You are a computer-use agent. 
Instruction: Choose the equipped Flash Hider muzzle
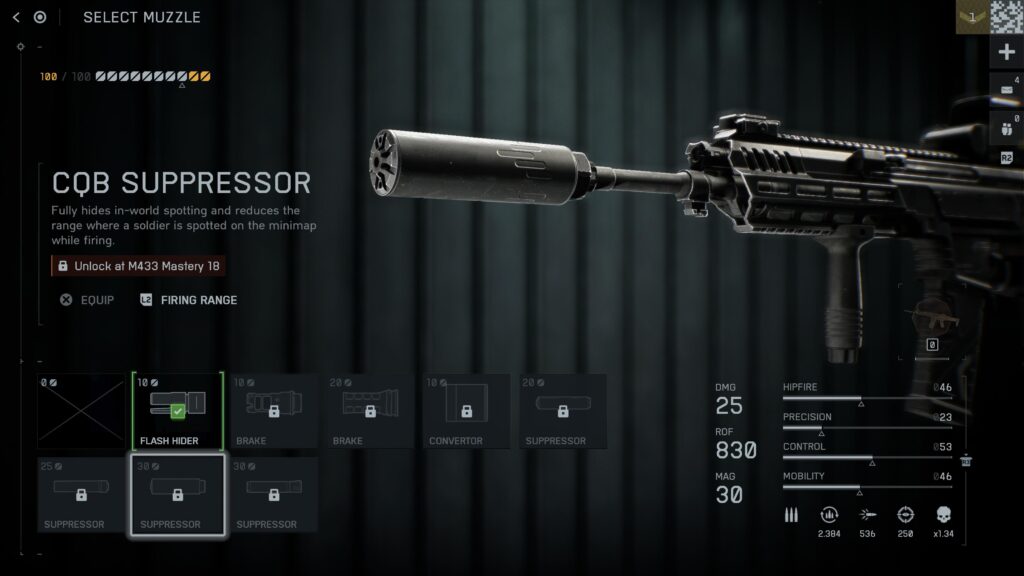(x=178, y=411)
